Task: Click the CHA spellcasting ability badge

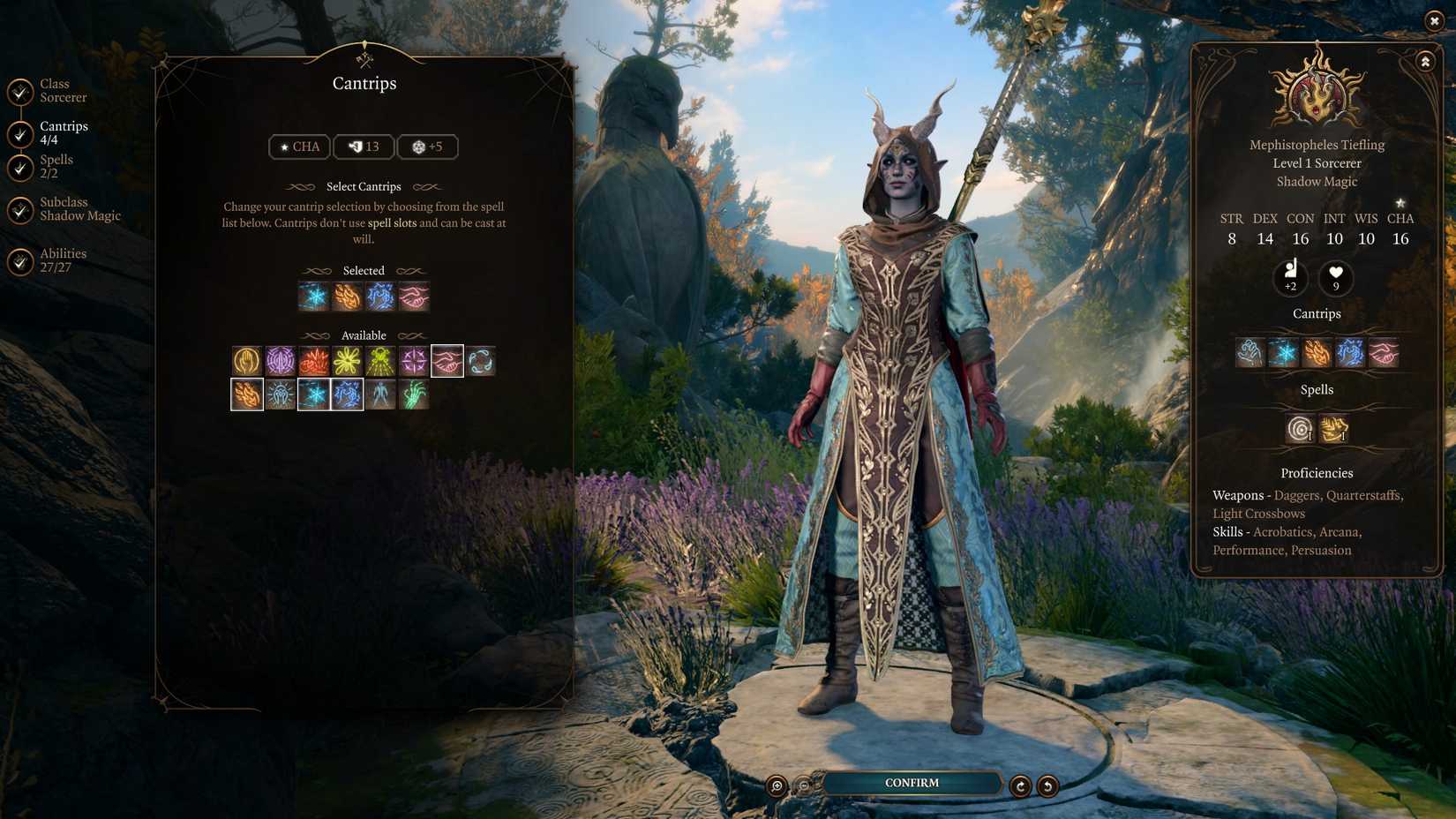Action: click(299, 147)
